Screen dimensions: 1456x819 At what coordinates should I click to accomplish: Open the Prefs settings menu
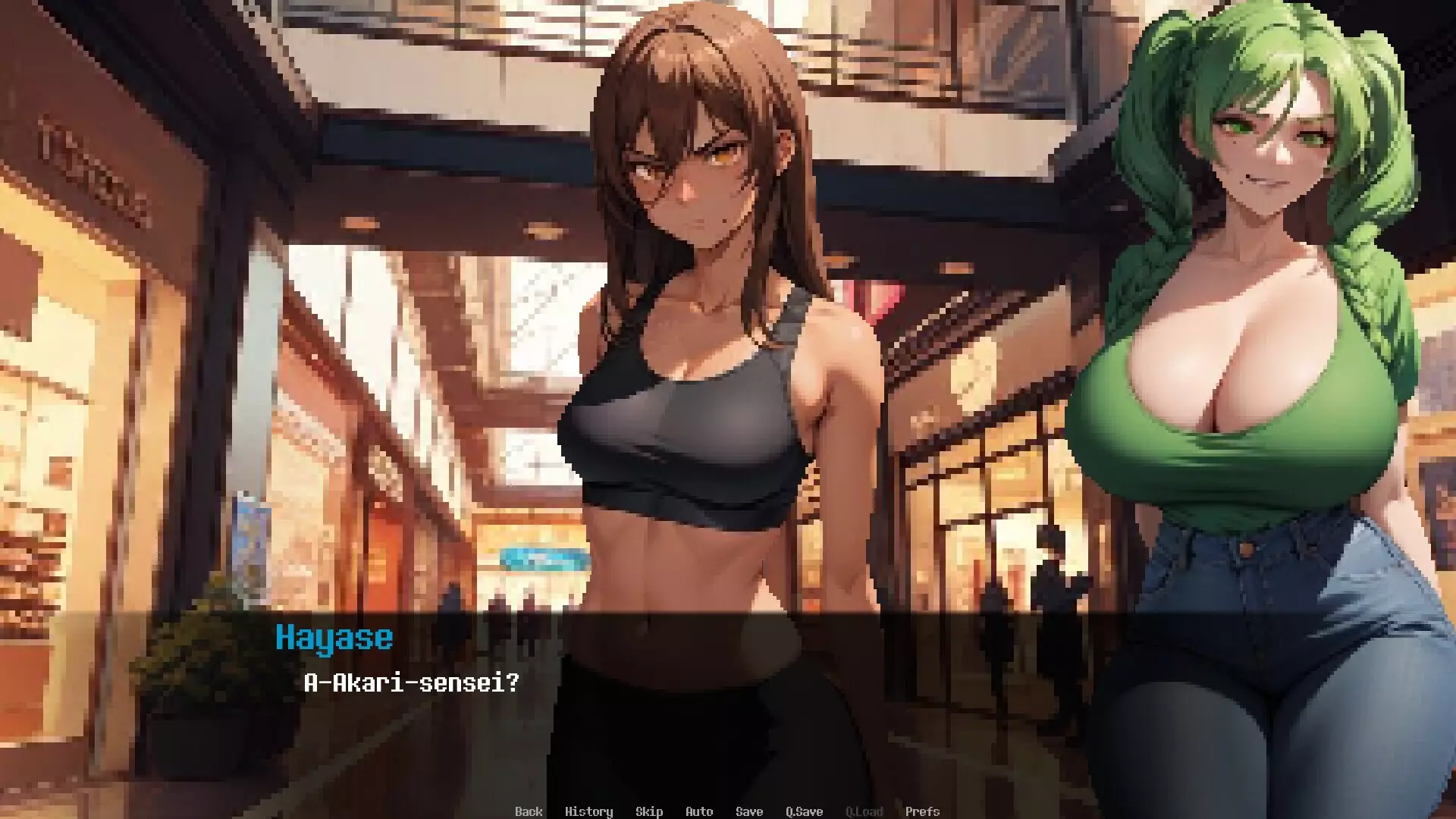(x=923, y=811)
